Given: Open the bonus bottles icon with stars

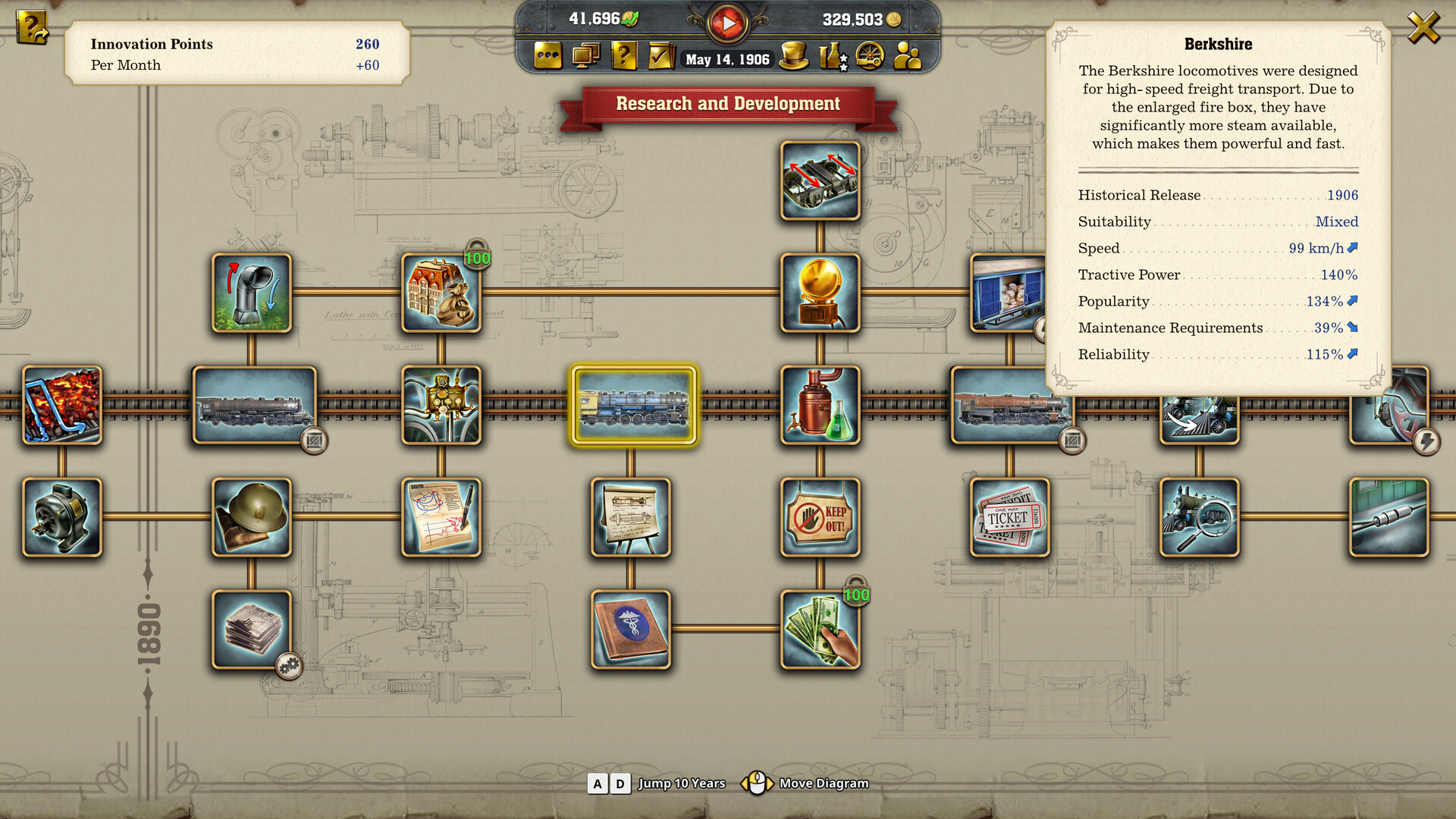Looking at the screenshot, I should [832, 56].
